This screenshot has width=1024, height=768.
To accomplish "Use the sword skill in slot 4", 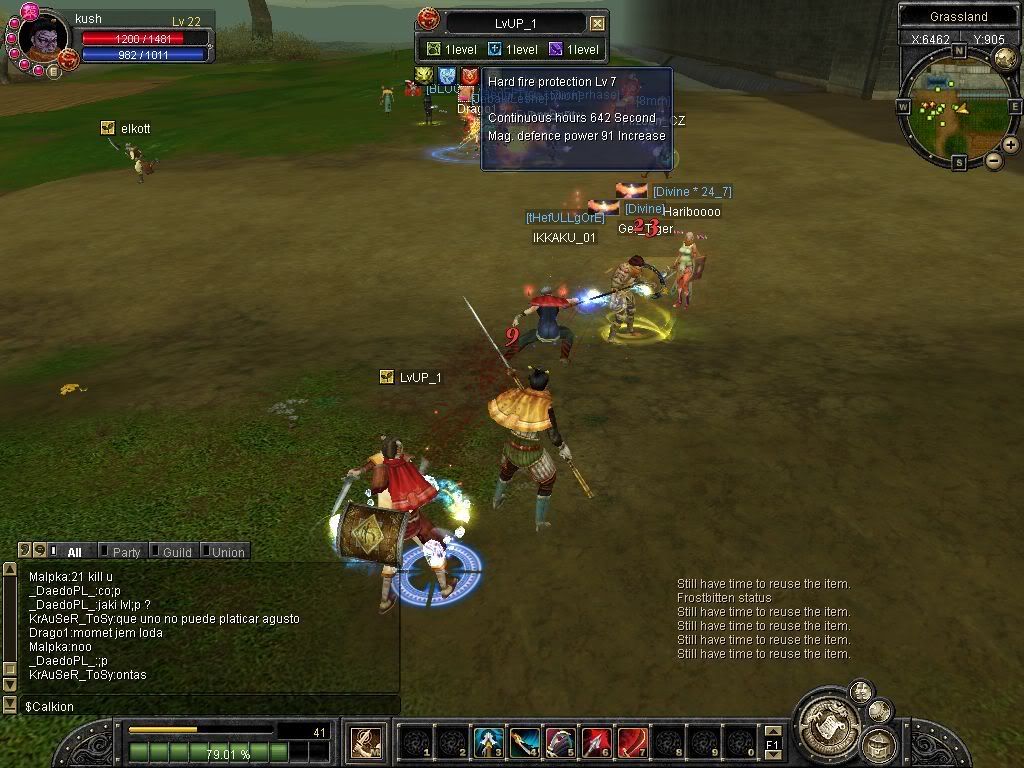I will coord(524,741).
